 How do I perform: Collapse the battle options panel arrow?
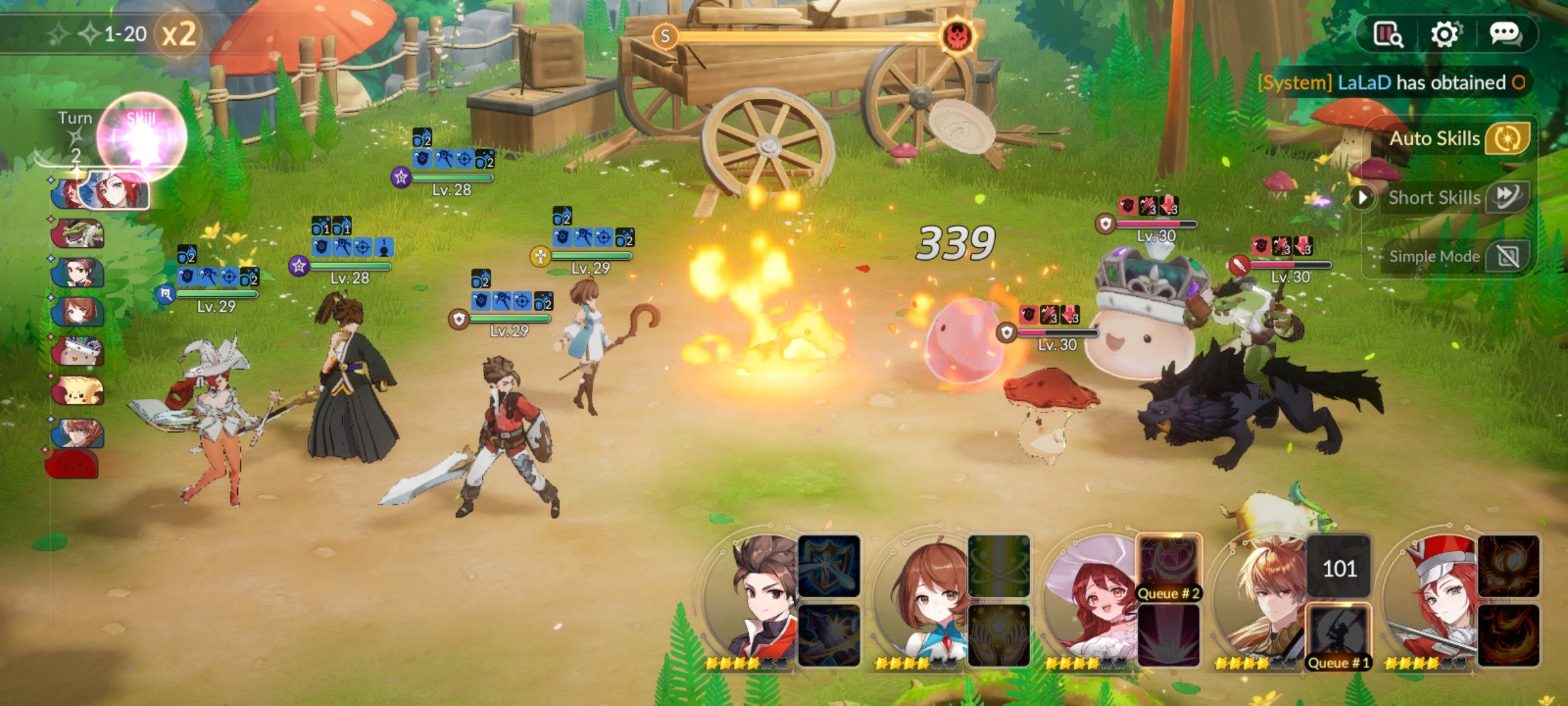1363,197
